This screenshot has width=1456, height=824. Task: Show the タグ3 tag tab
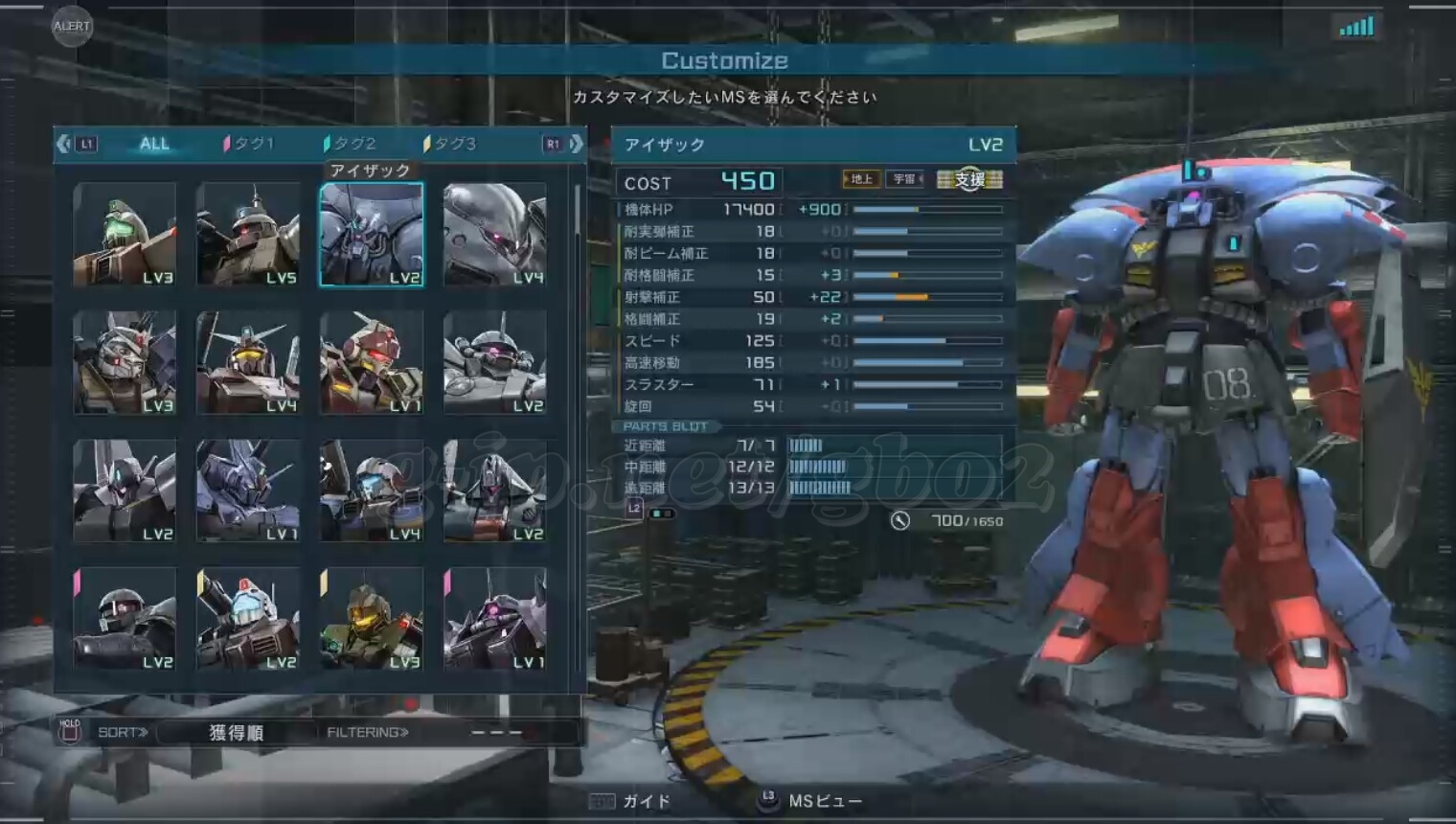tap(450, 144)
